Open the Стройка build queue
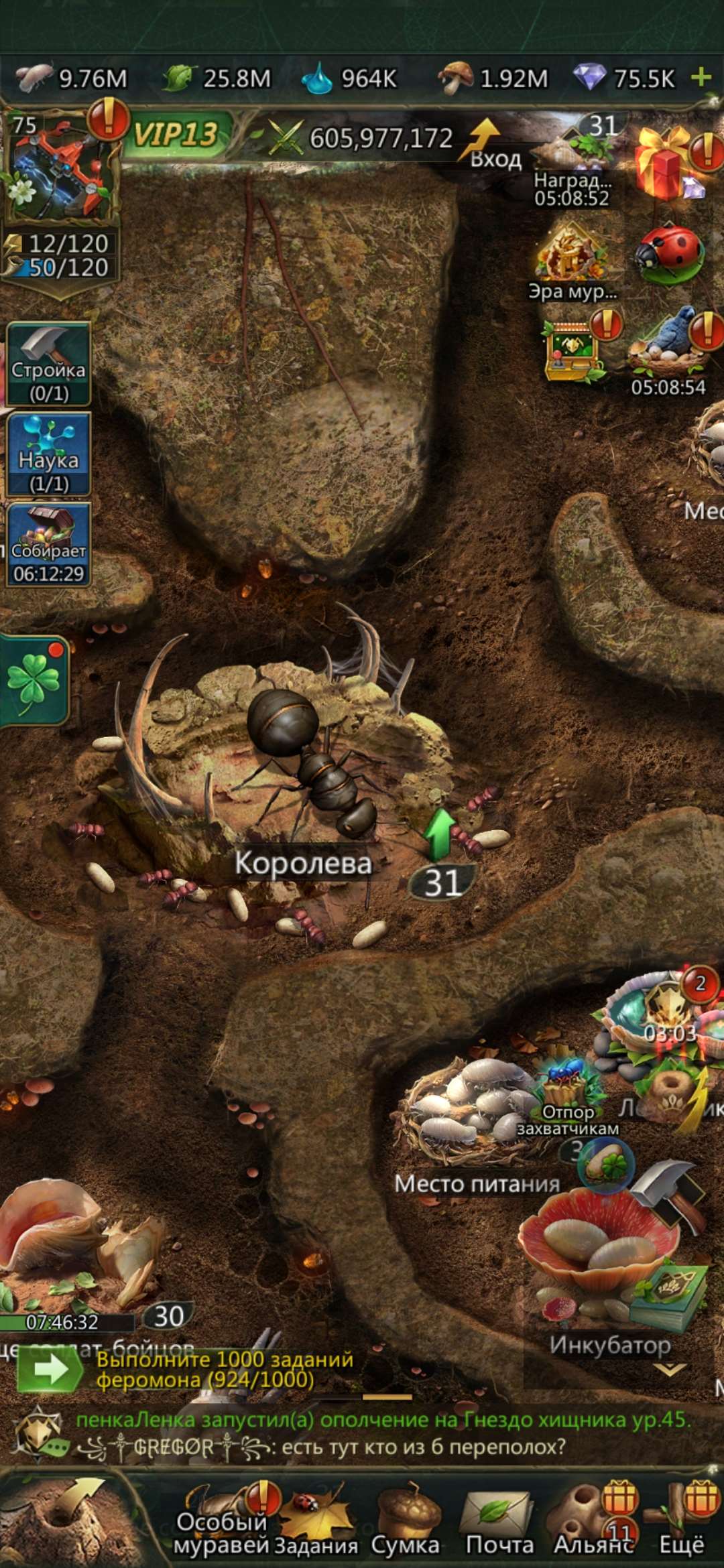The image size is (724, 1568). coord(48,365)
